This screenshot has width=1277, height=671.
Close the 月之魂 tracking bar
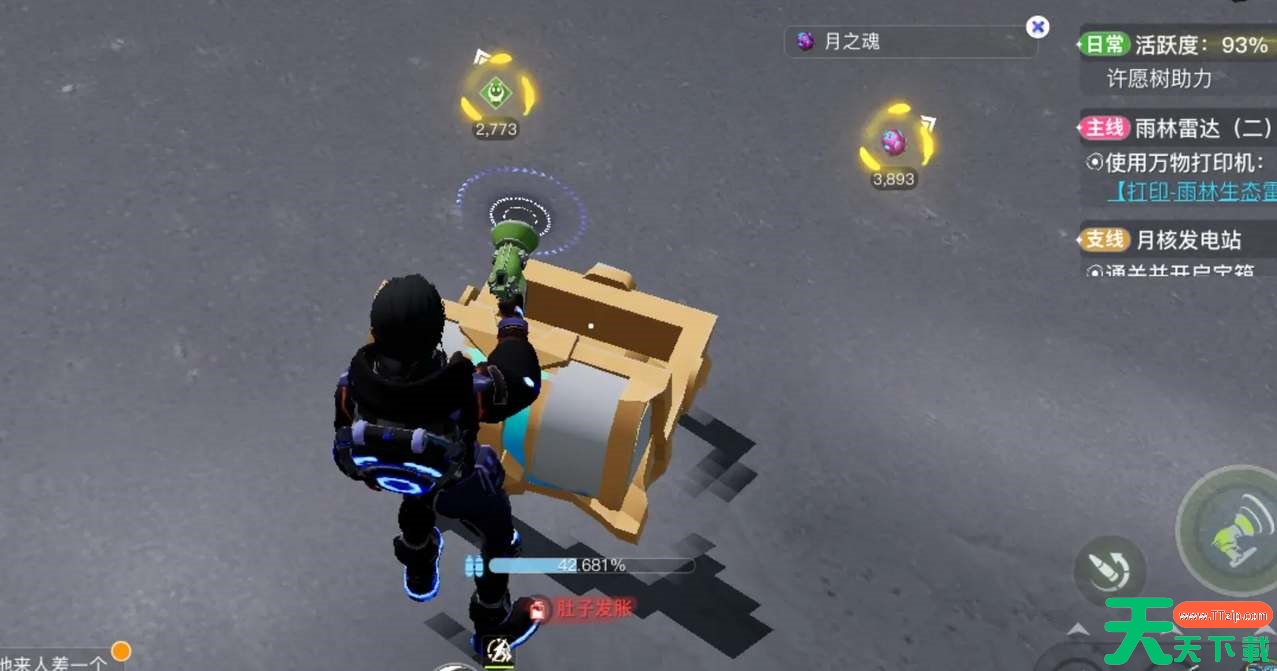(x=1038, y=27)
